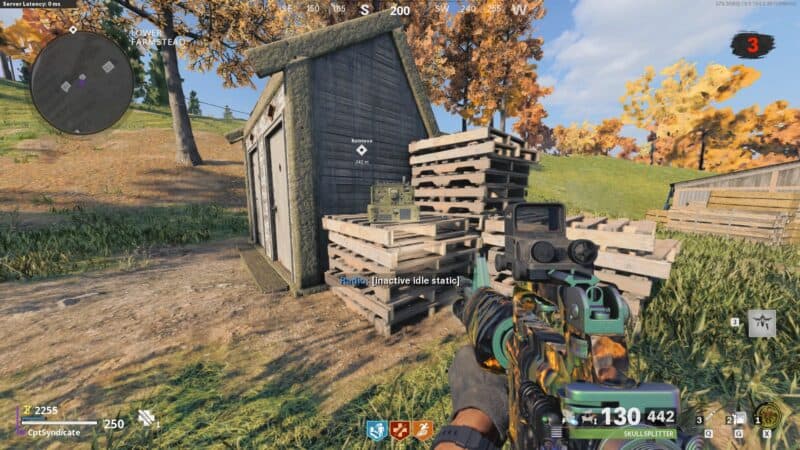Click the compass bar heading strip
800x450 pixels.
400,10
